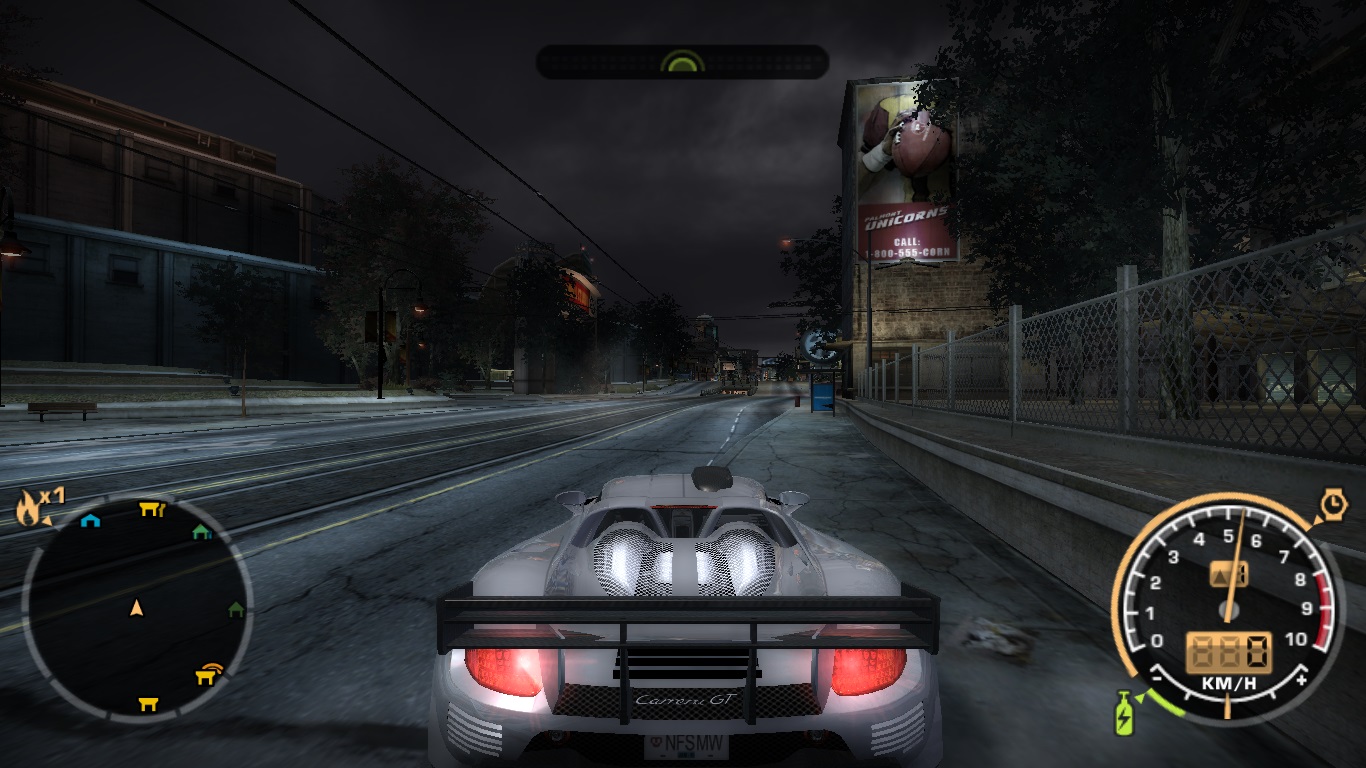Select the blue safehouse marker on minimap
Screen dimensions: 1366x768
tap(90, 520)
